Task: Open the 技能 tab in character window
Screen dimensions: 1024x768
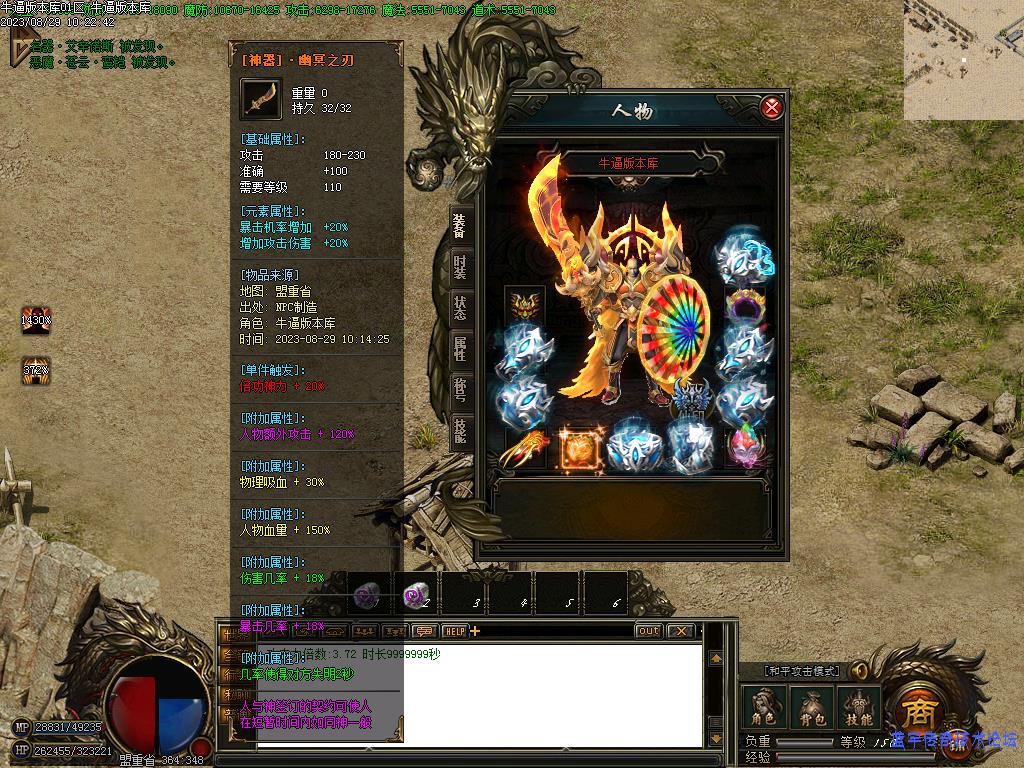Action: pyautogui.click(x=459, y=430)
